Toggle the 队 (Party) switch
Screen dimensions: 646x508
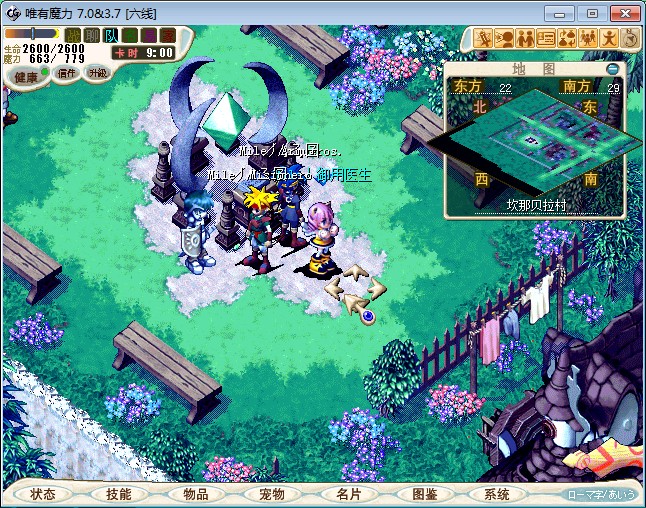pos(110,35)
